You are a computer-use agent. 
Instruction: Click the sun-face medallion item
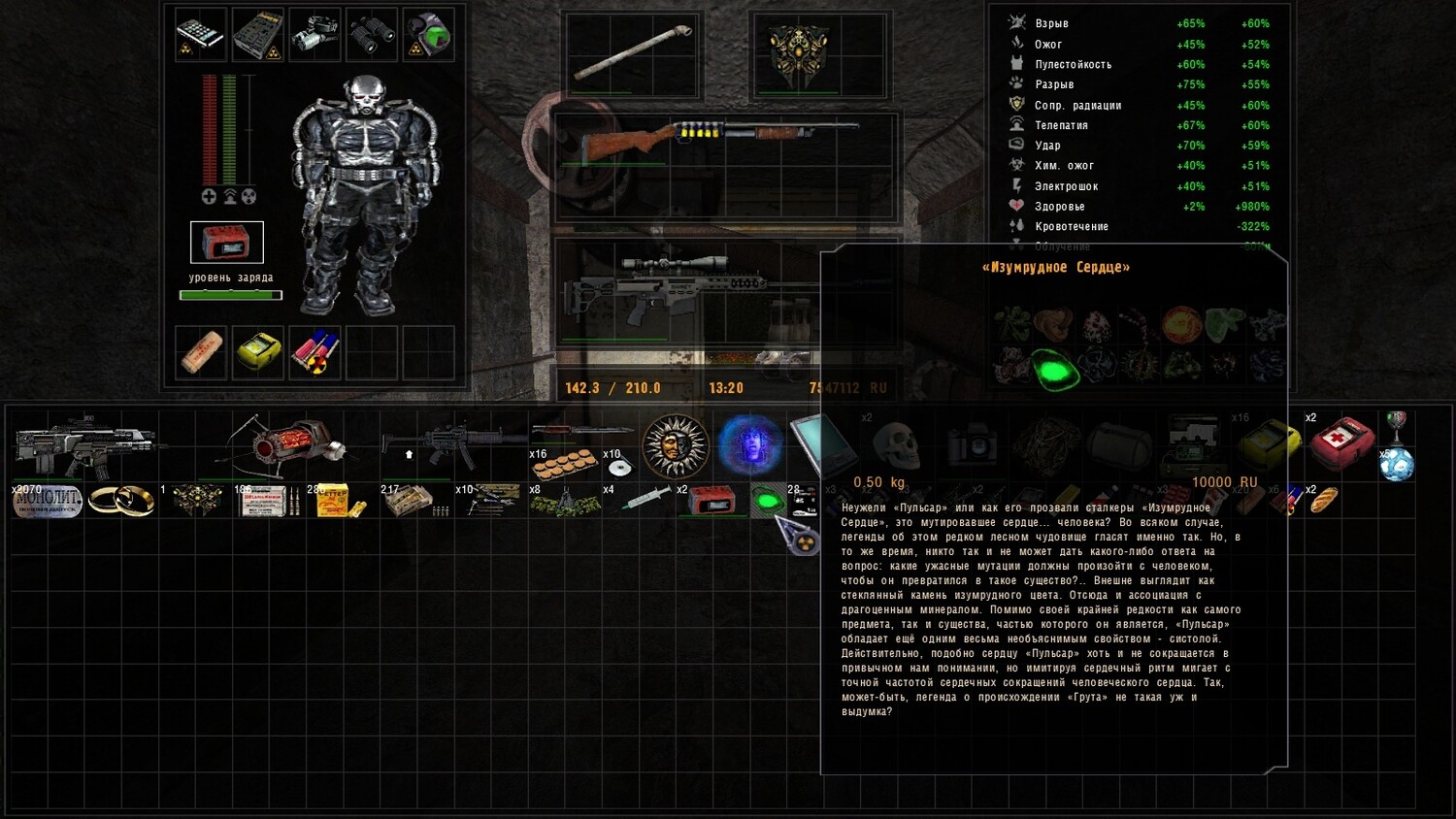[x=675, y=446]
